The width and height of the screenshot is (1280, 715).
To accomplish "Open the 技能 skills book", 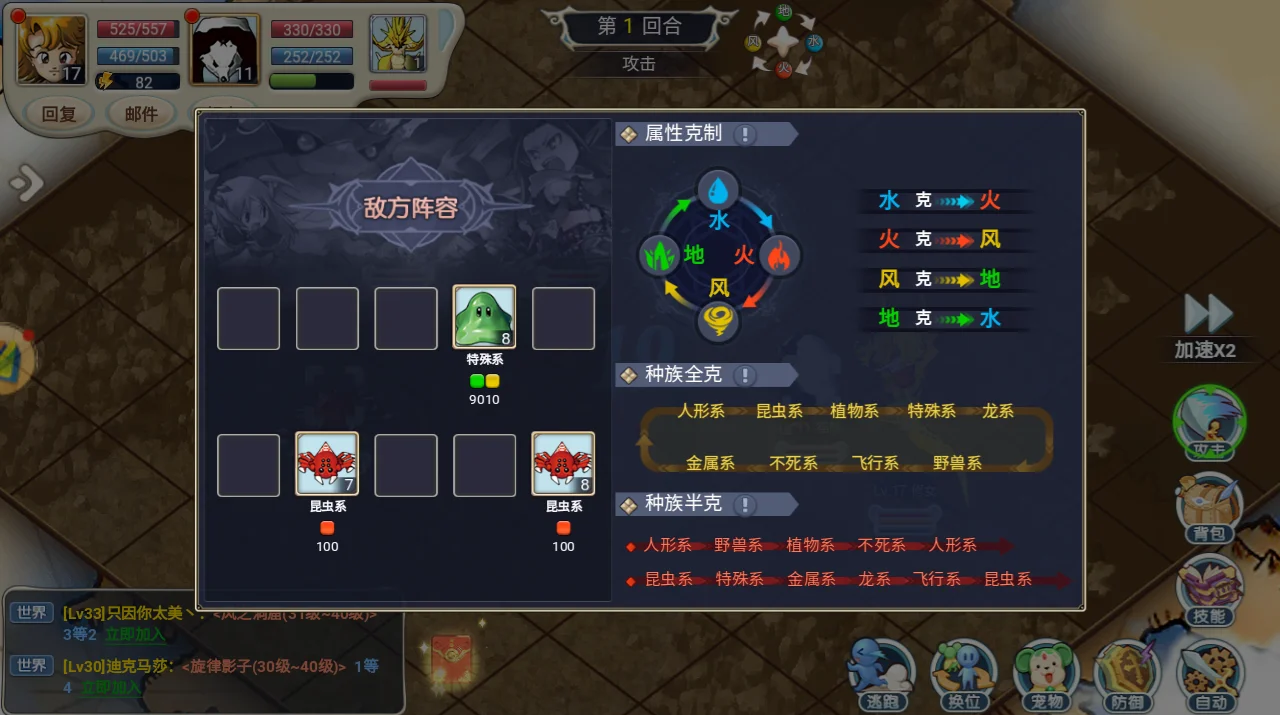I will point(1209,590).
